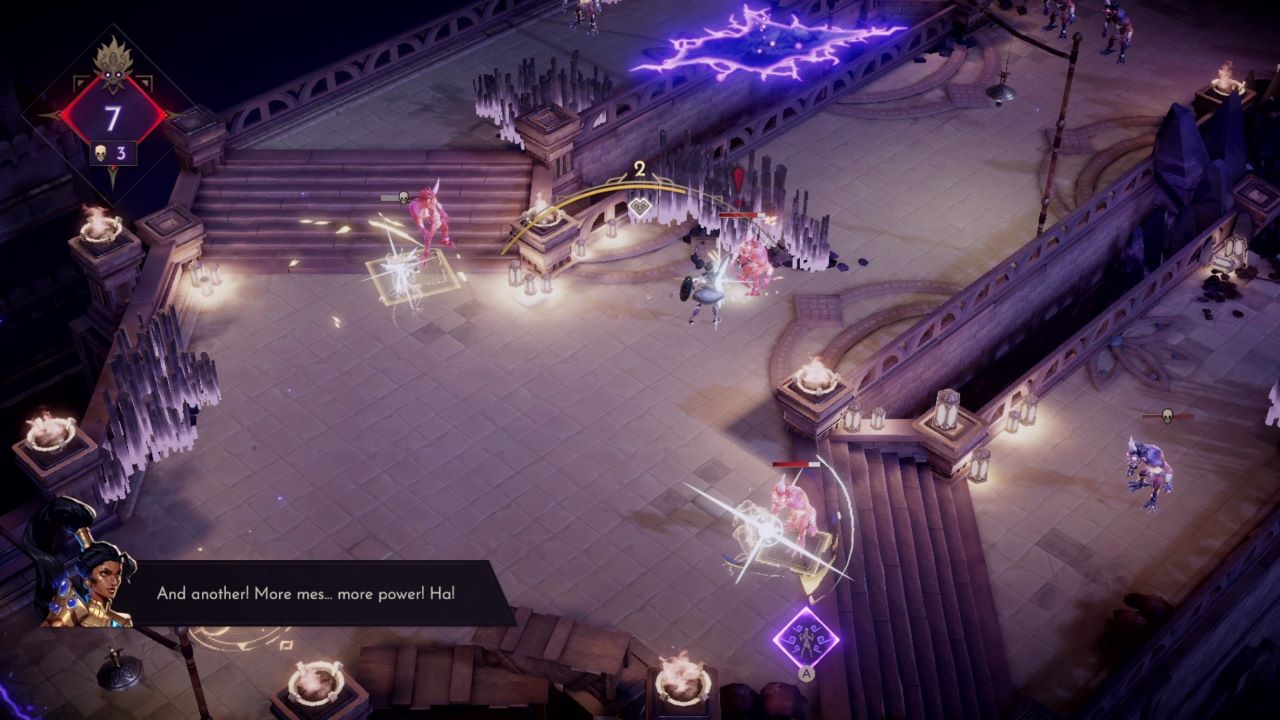Image resolution: width=1280 pixels, height=720 pixels.
Task: Click the number 2 above the golden meter
Action: 638,170
